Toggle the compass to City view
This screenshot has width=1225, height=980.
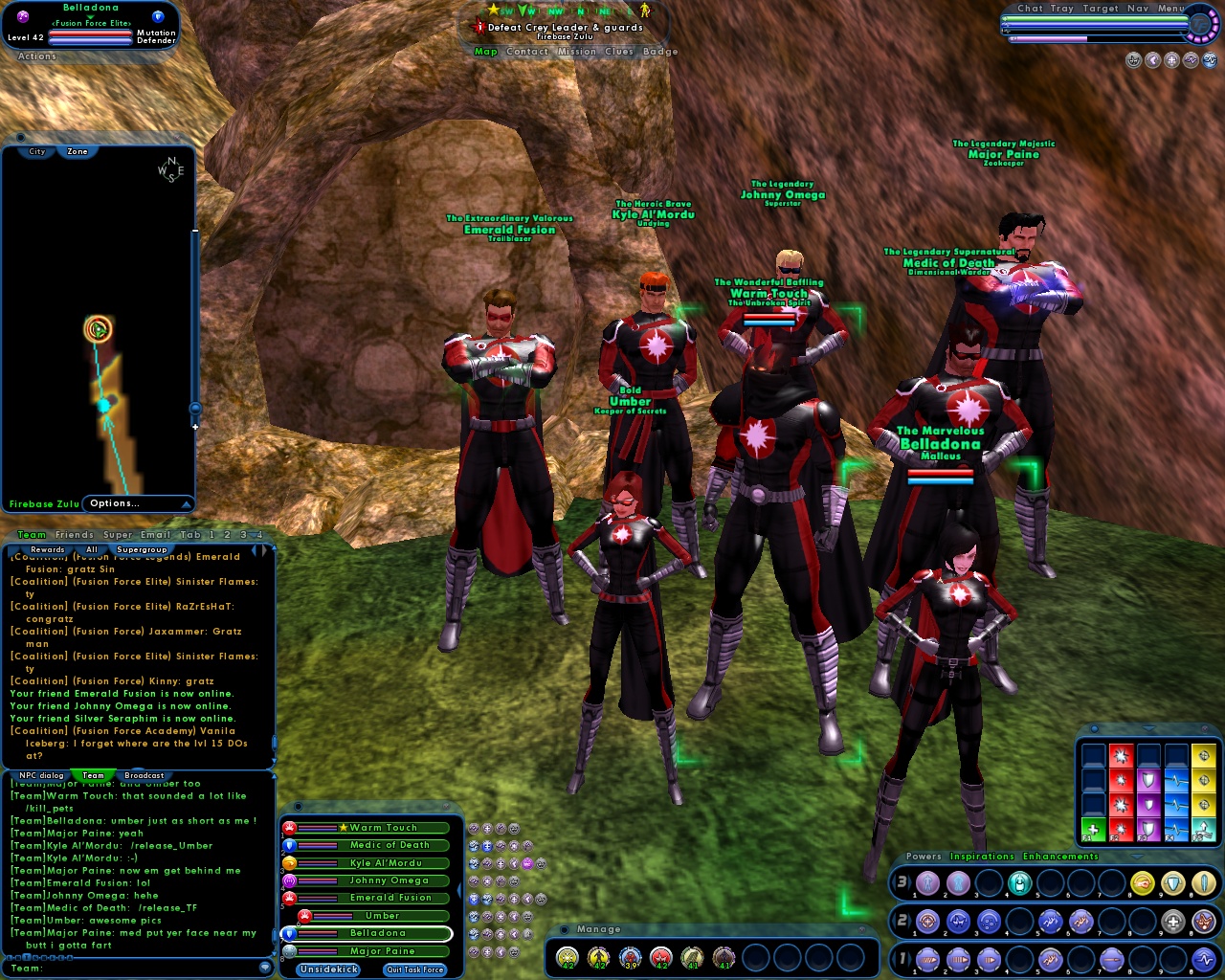tap(36, 151)
